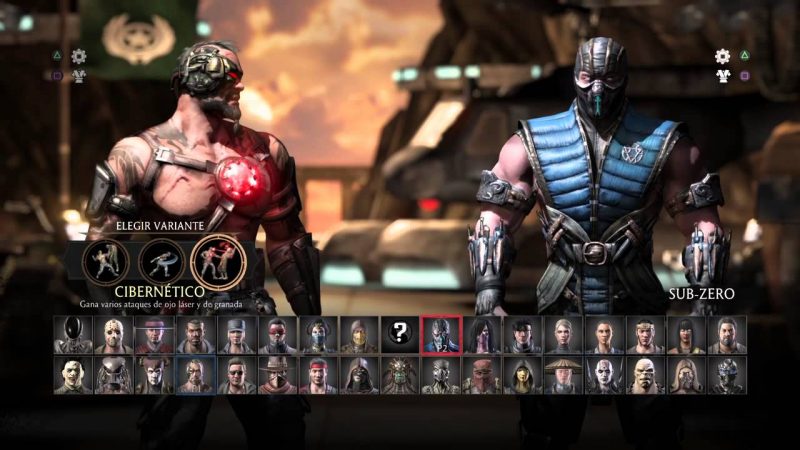Choose the middle spinning-kick variant icon
800x450 pixels.
point(159,260)
